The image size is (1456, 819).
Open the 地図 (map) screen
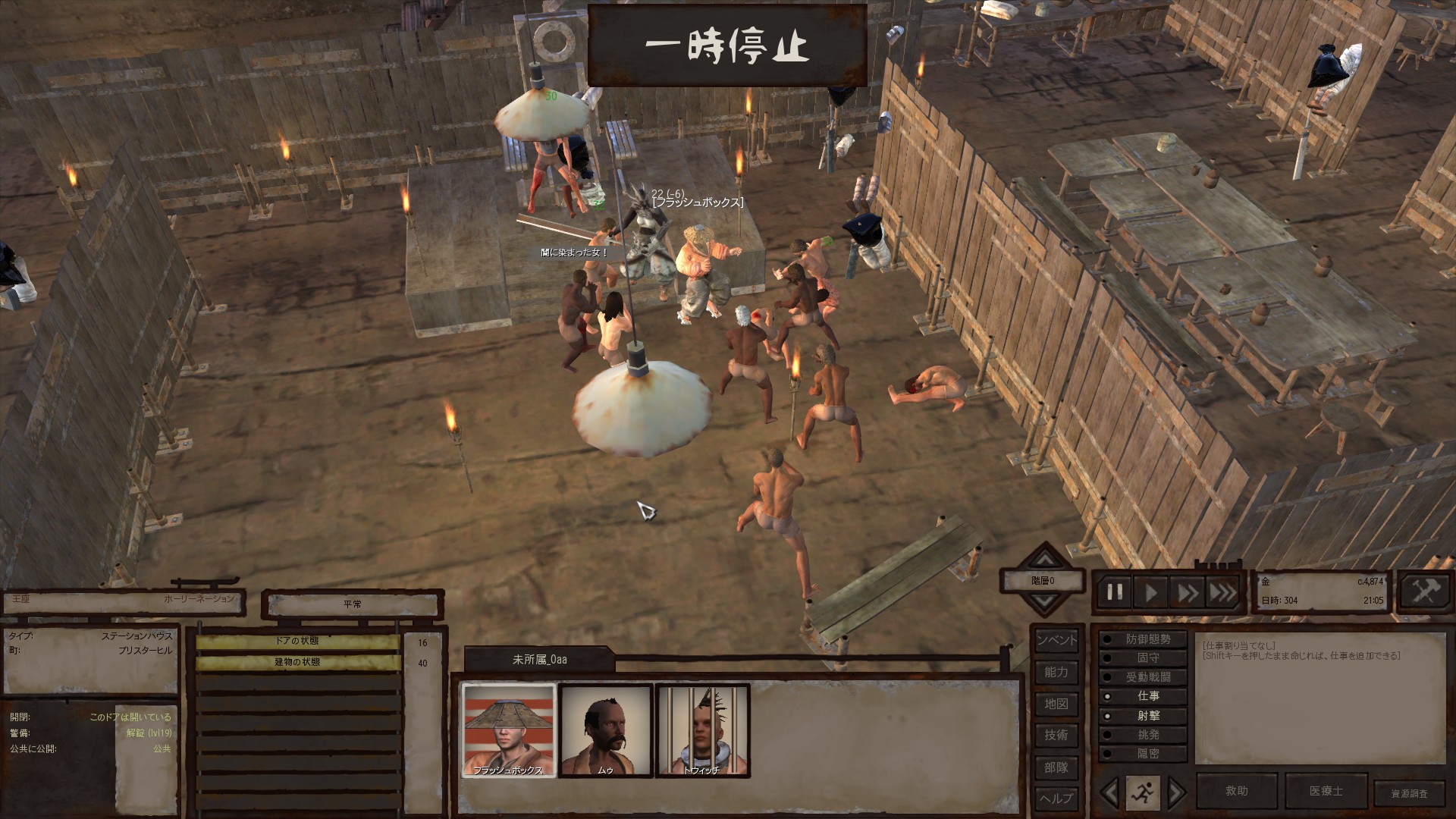1056,704
